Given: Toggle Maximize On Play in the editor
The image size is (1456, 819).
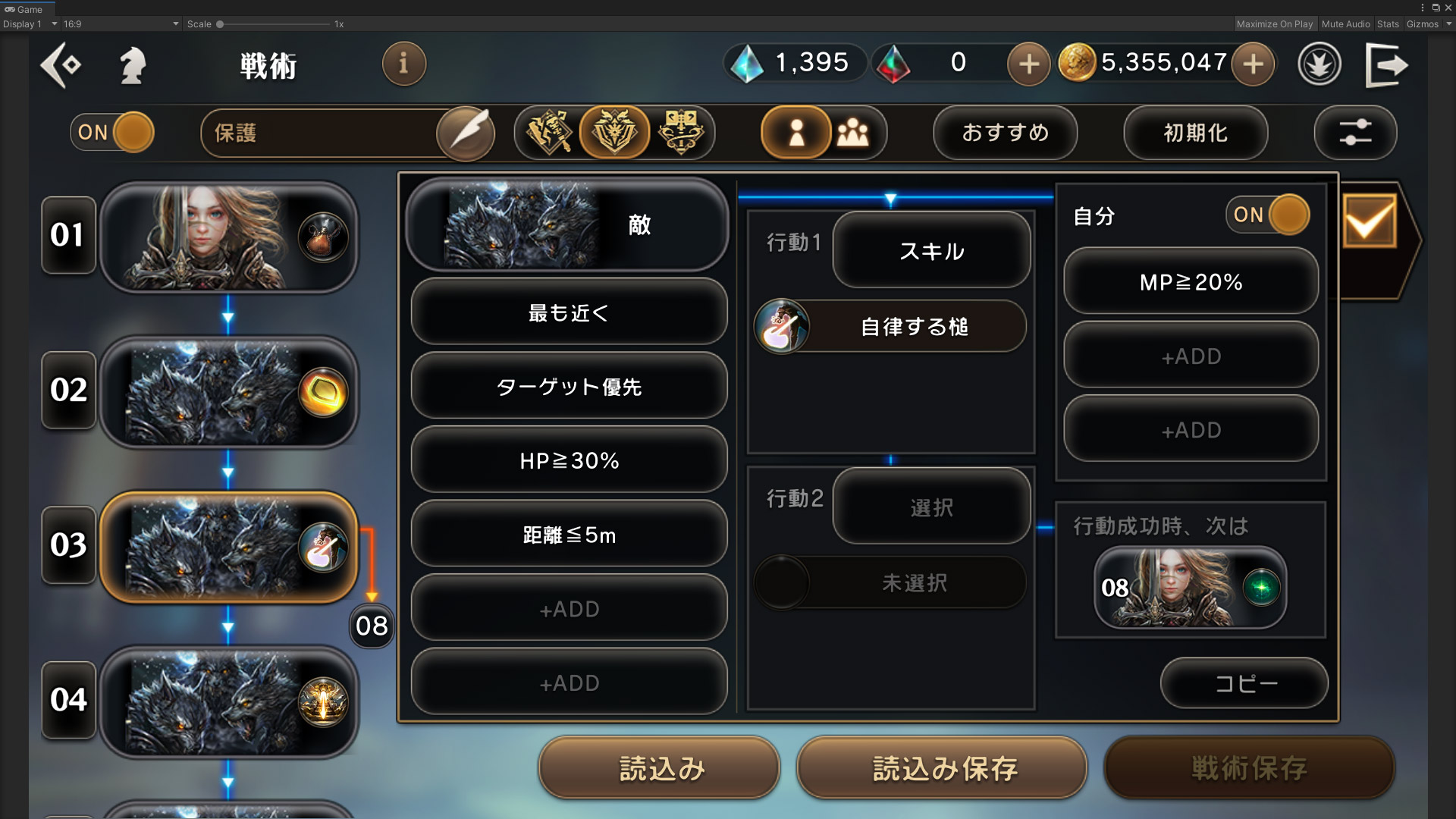Looking at the screenshot, I should pyautogui.click(x=1274, y=24).
